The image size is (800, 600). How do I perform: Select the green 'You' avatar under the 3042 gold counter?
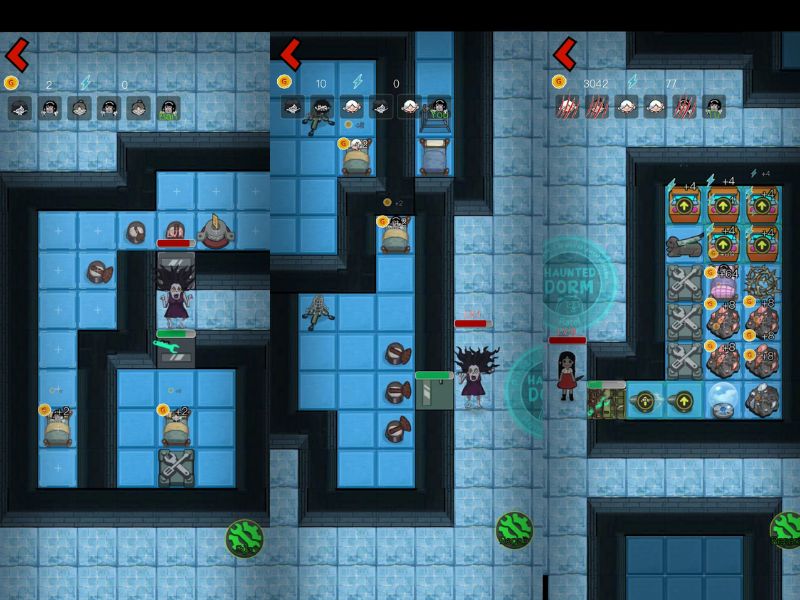(714, 108)
